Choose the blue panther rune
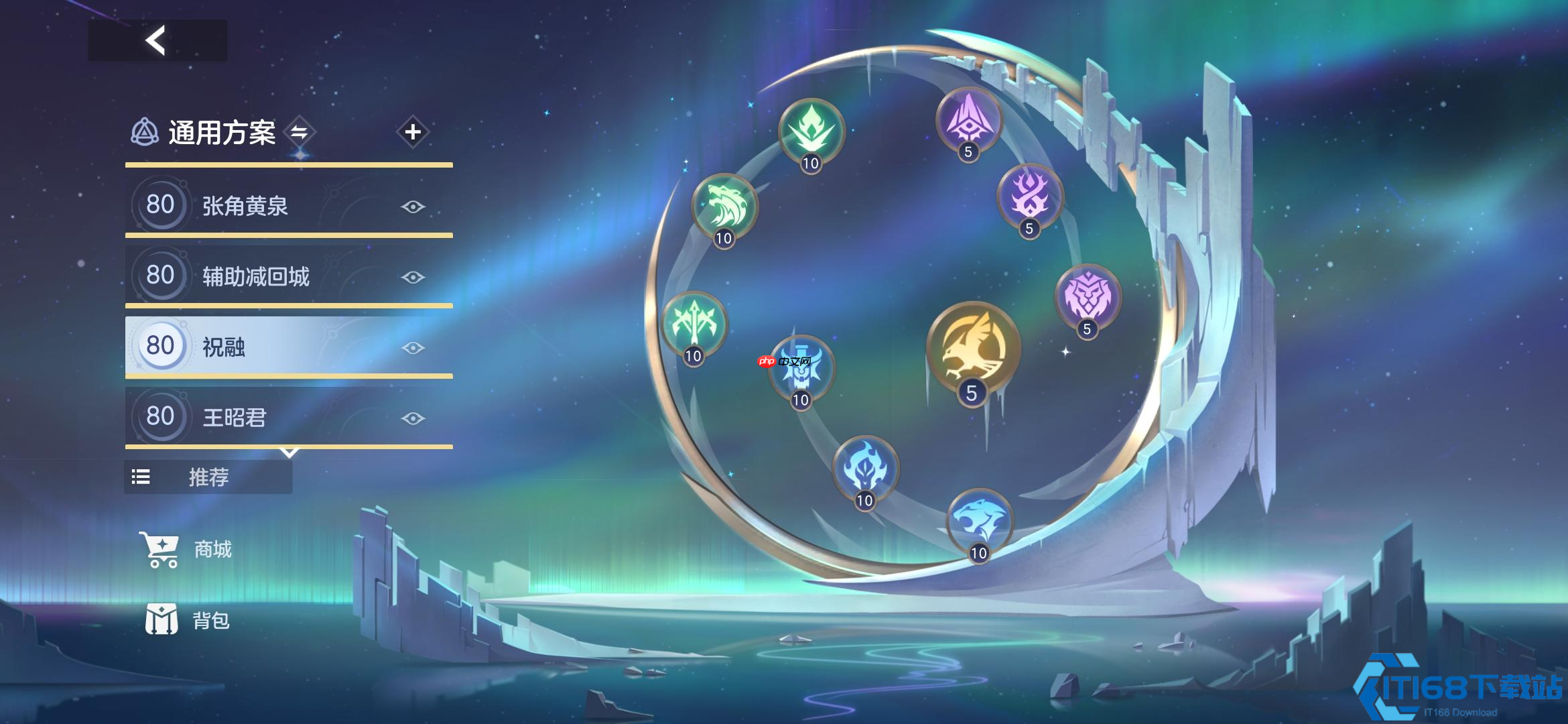The image size is (1568, 724). (x=979, y=521)
